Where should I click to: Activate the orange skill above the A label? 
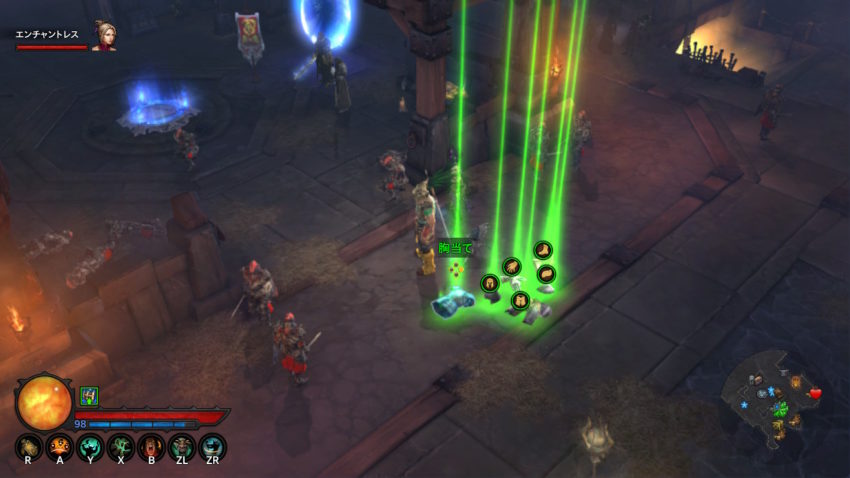[x=60, y=447]
